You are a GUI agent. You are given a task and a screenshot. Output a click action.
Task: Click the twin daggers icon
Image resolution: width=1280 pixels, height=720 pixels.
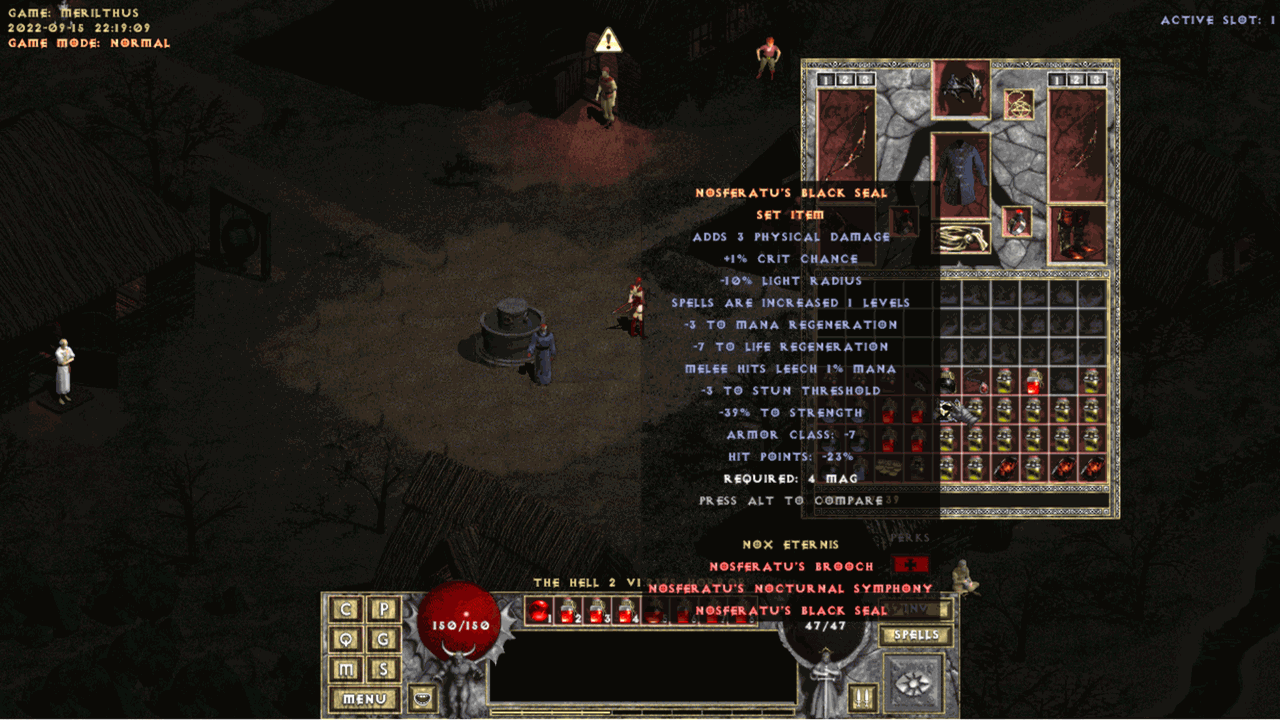click(861, 697)
